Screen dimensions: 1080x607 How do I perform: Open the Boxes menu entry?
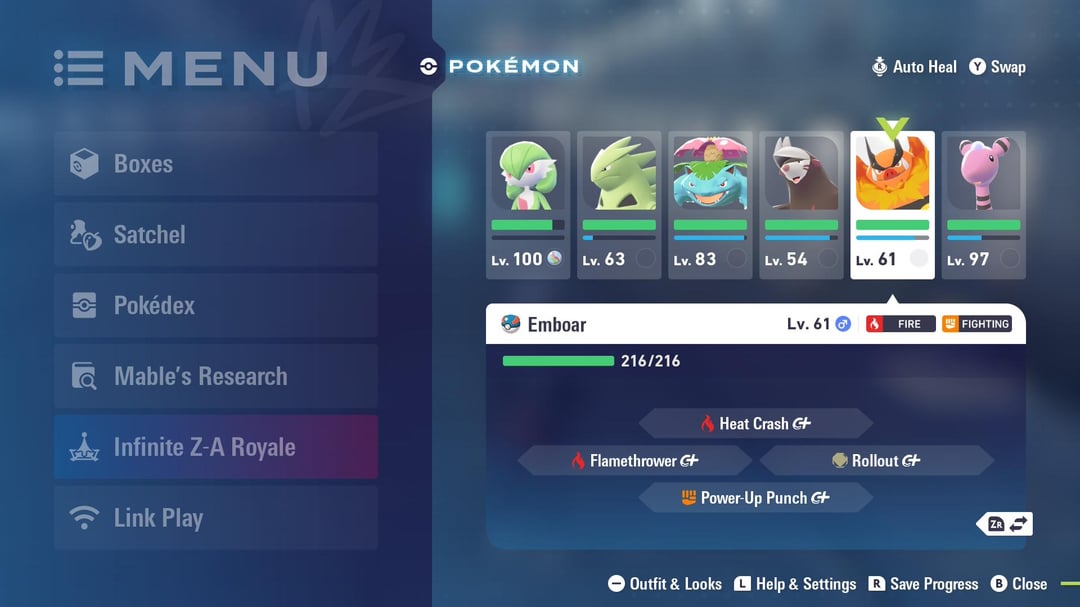tap(215, 164)
